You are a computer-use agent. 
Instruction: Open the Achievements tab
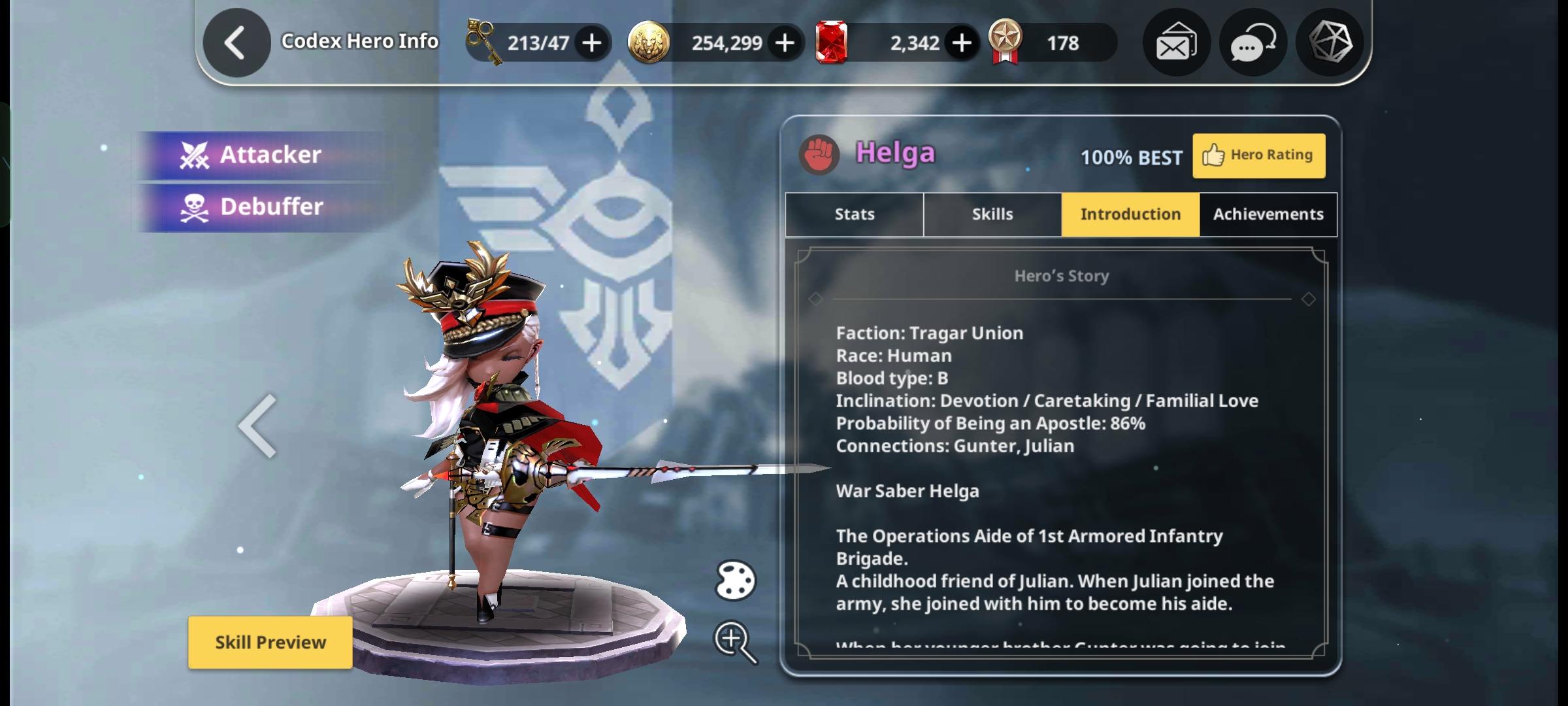pos(1268,214)
